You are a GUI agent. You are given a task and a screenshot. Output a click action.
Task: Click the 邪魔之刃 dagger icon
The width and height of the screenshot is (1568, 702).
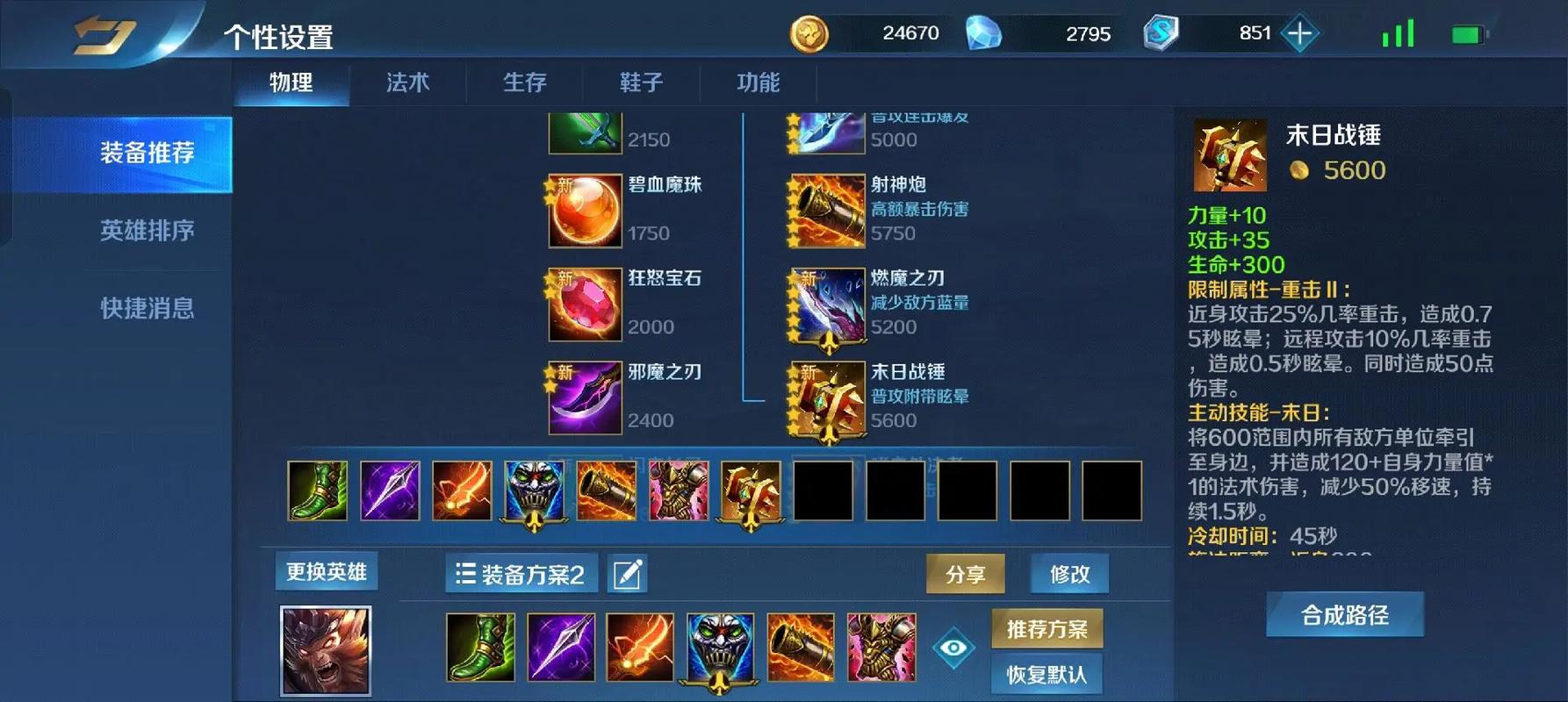pos(584,398)
